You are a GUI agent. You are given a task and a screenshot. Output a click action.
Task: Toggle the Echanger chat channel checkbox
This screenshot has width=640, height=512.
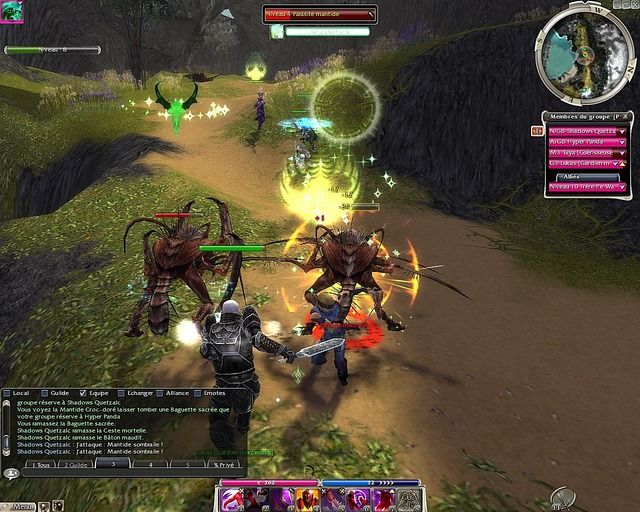tap(120, 393)
